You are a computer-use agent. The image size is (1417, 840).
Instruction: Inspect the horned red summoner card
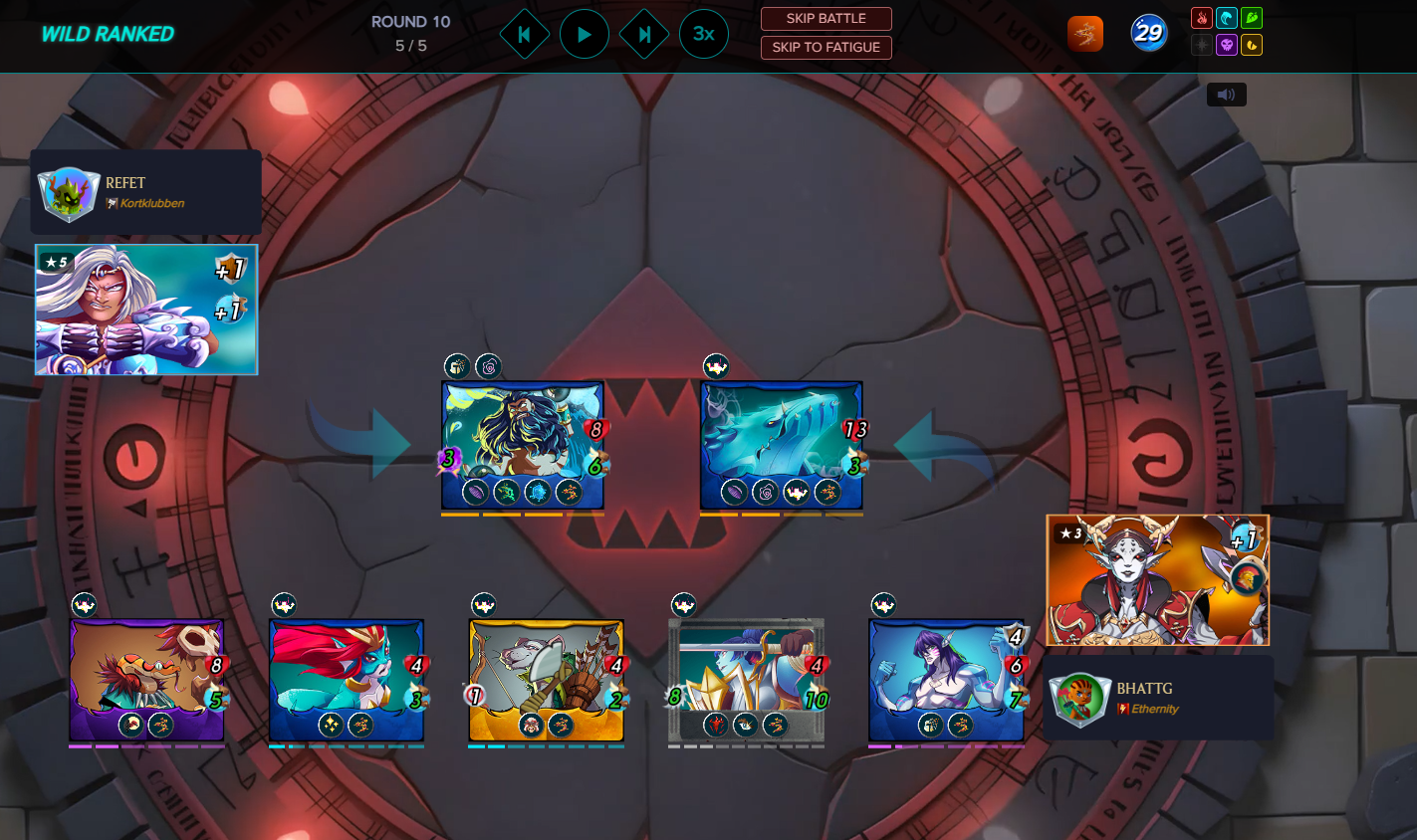(1157, 580)
